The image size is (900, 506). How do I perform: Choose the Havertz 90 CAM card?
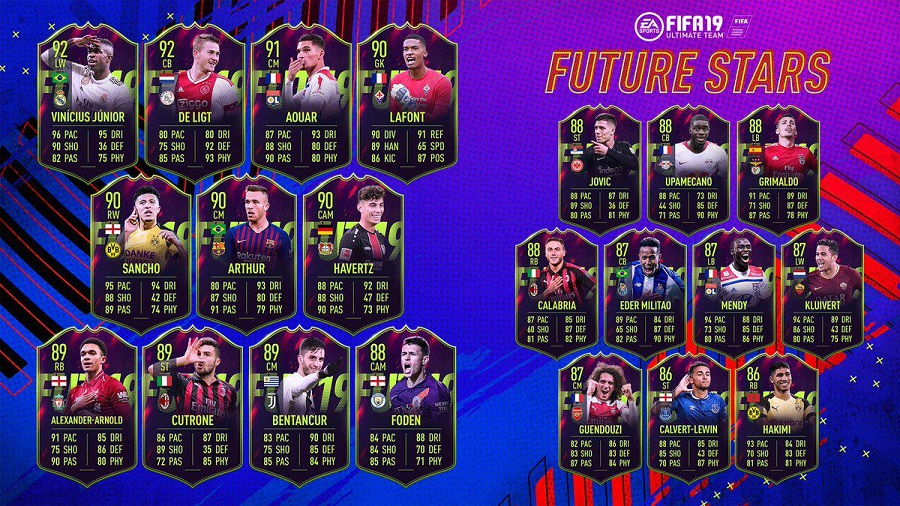[353, 255]
